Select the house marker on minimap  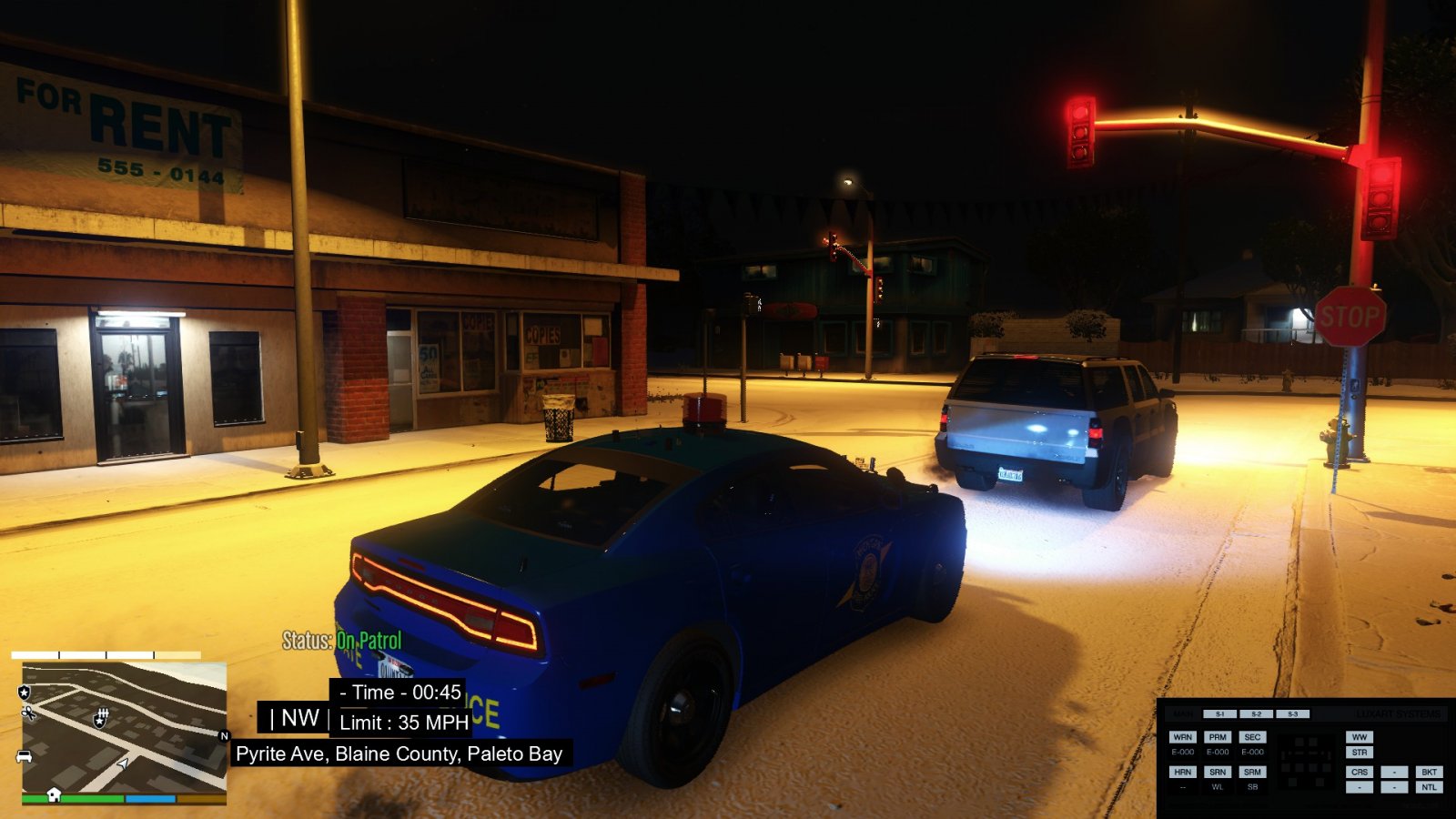(x=54, y=794)
